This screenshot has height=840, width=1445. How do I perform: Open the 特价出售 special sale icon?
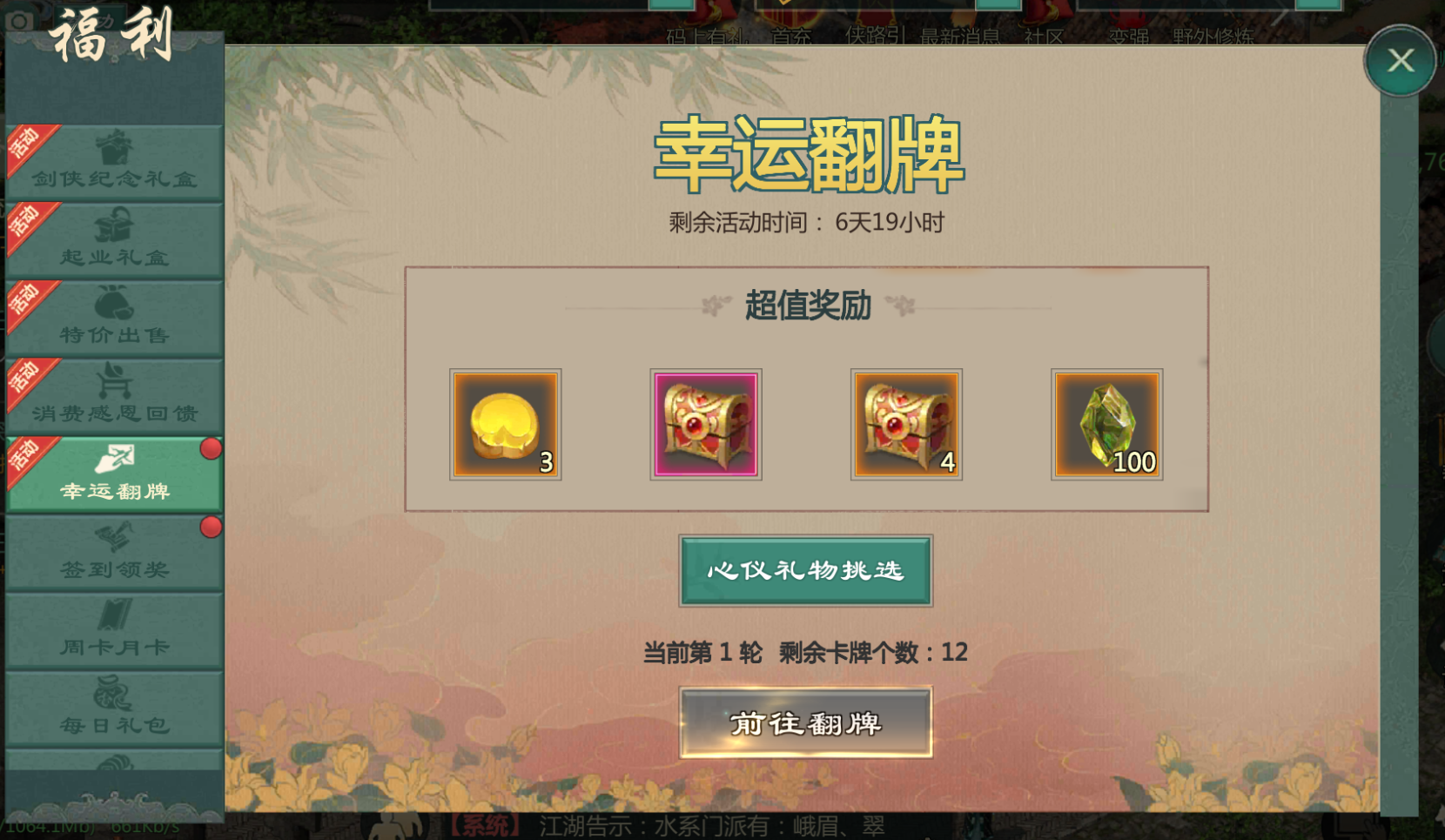(113, 318)
